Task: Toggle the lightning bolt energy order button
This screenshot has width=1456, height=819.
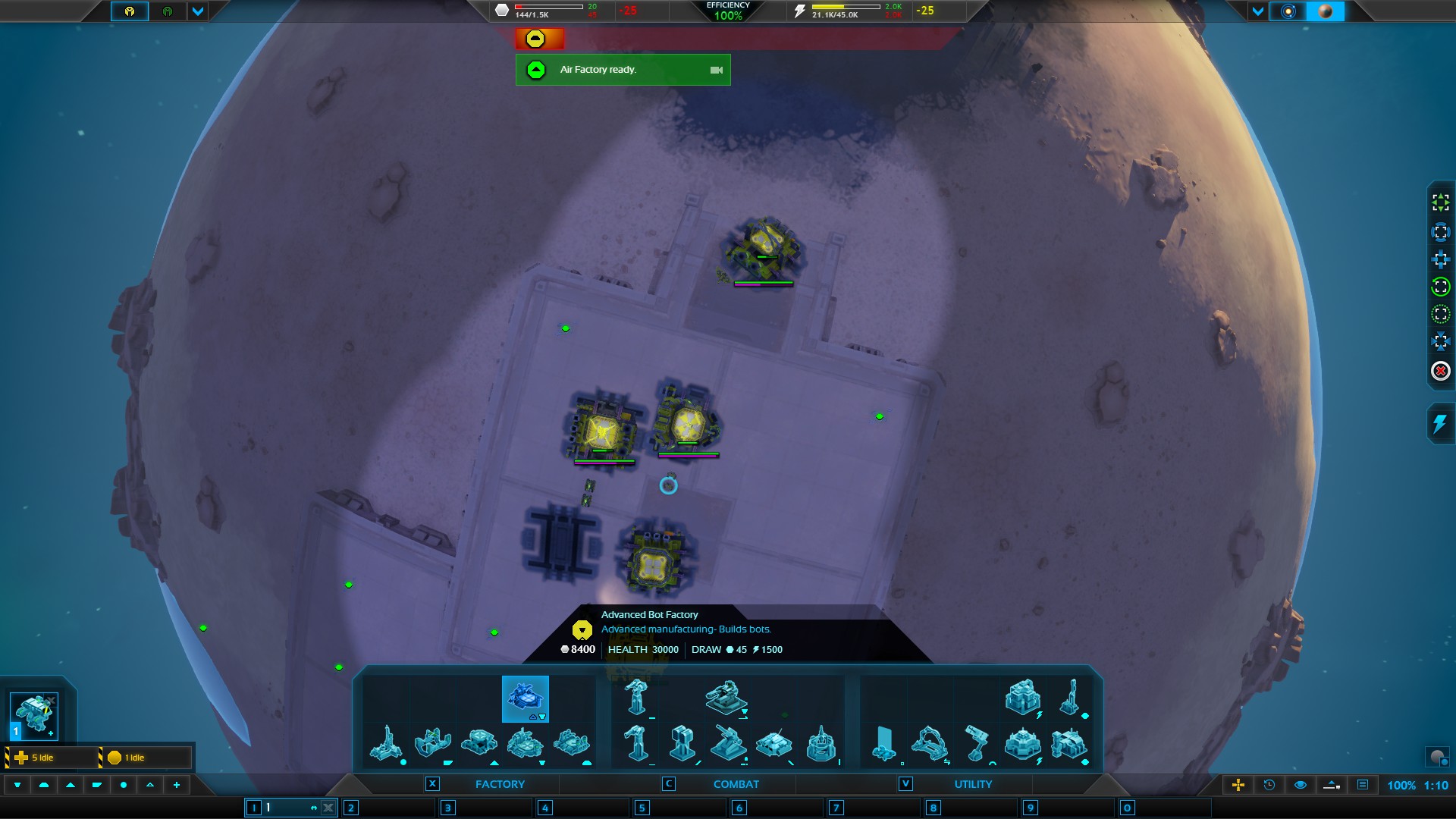Action: tap(1440, 423)
